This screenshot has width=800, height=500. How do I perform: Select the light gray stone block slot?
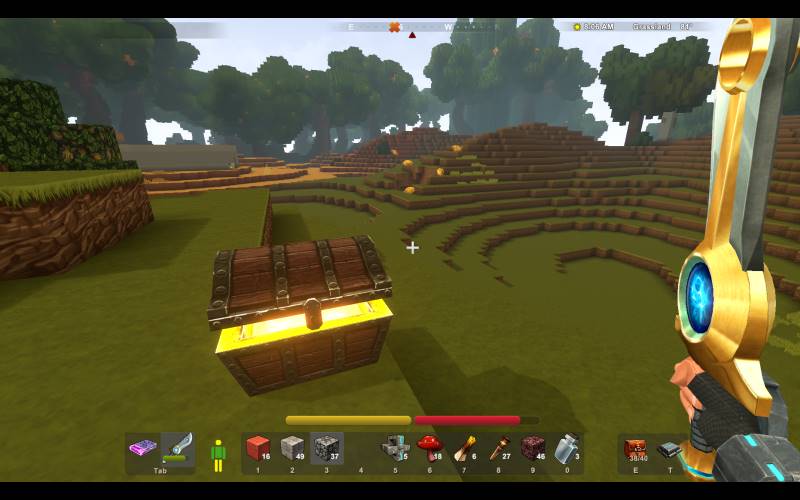click(292, 448)
